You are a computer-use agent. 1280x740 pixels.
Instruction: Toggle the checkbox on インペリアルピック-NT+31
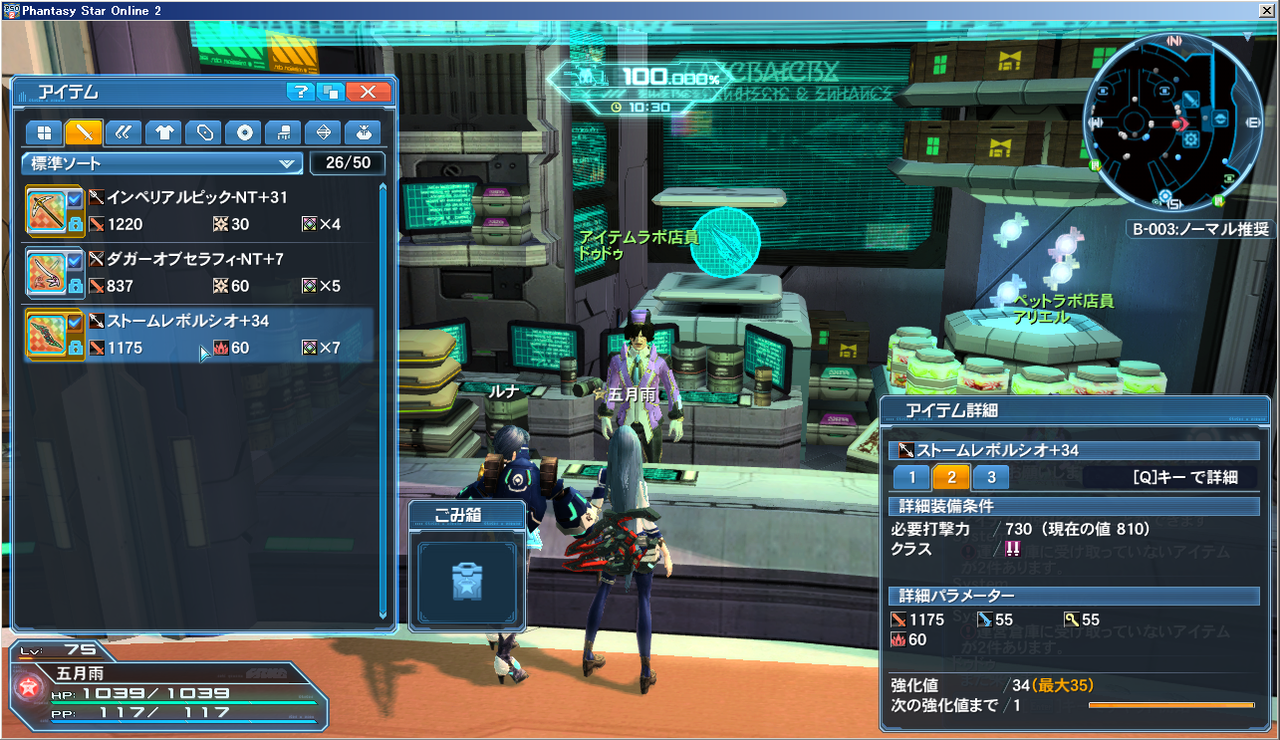coord(75,199)
